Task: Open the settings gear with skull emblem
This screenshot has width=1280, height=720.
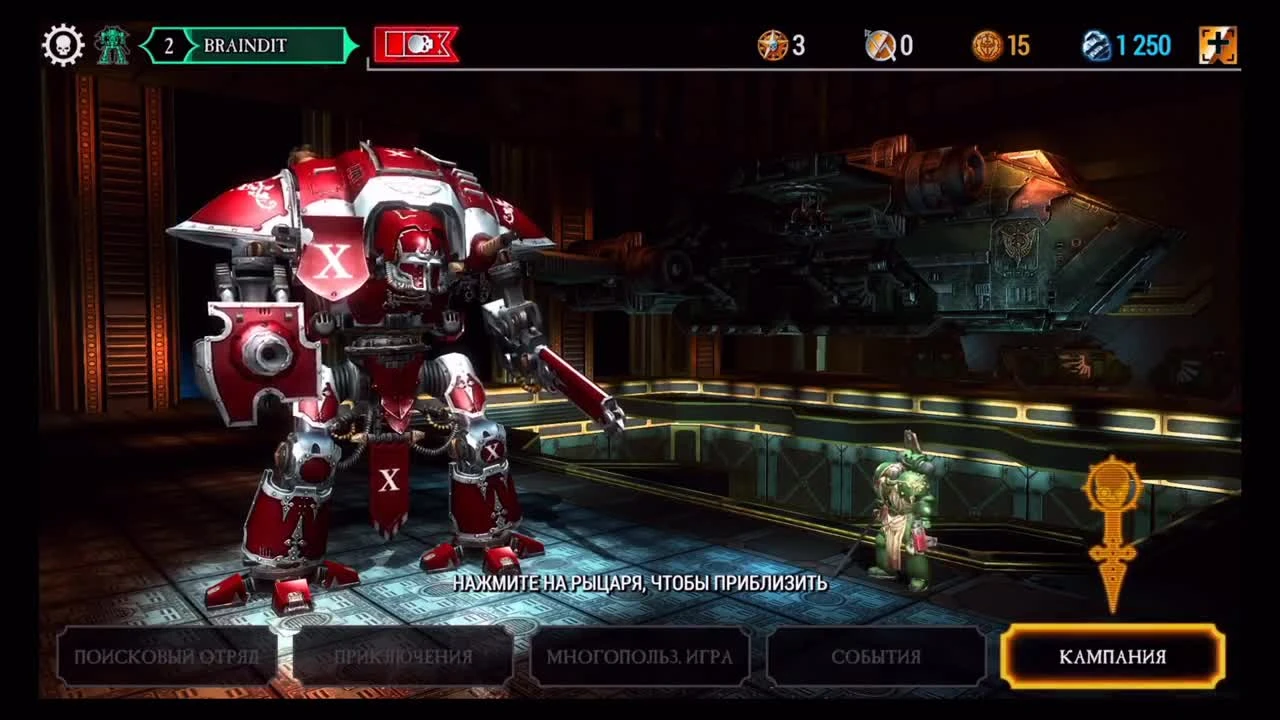Action: (62, 43)
